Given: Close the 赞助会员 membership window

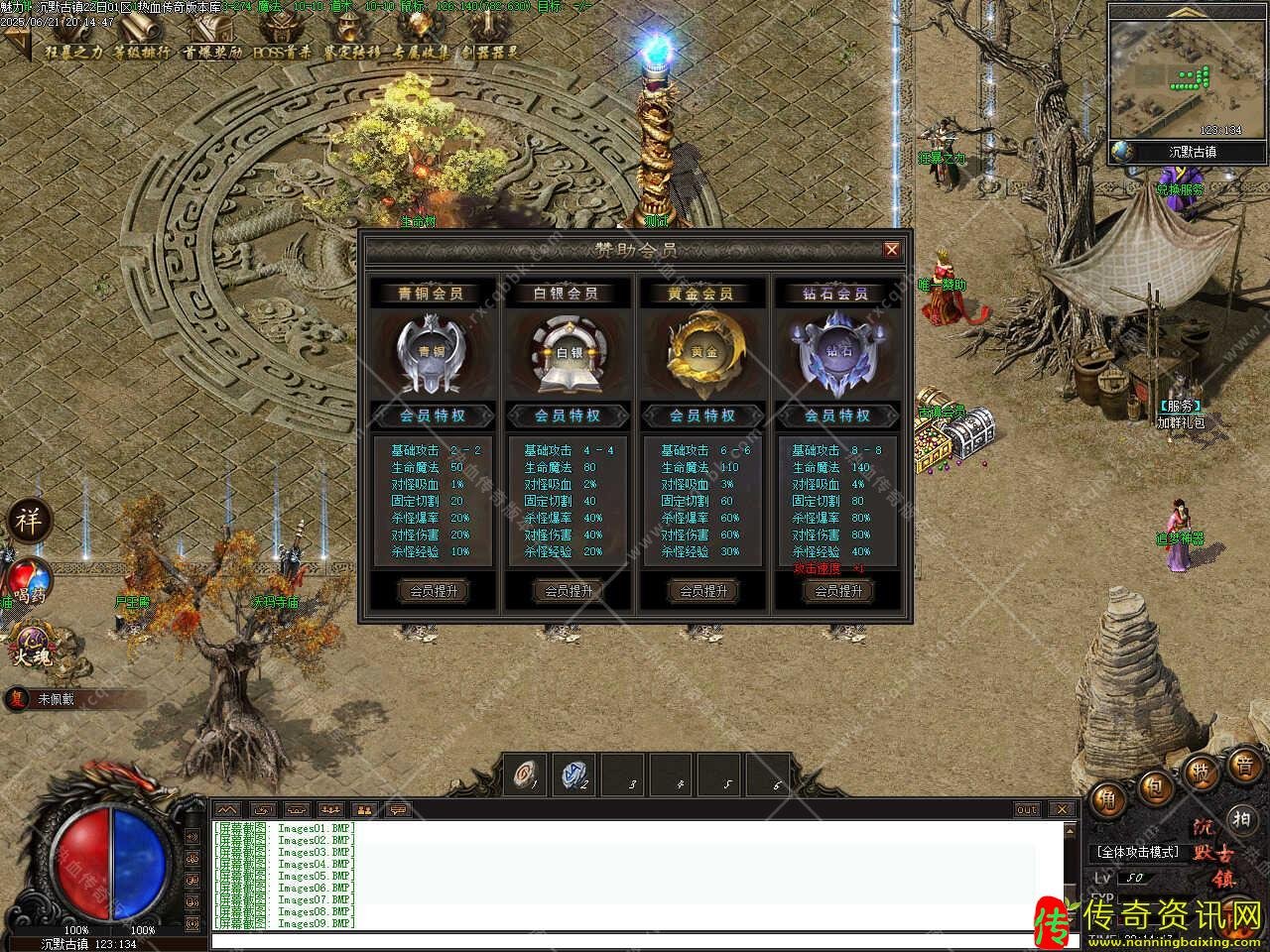Looking at the screenshot, I should coord(891,250).
